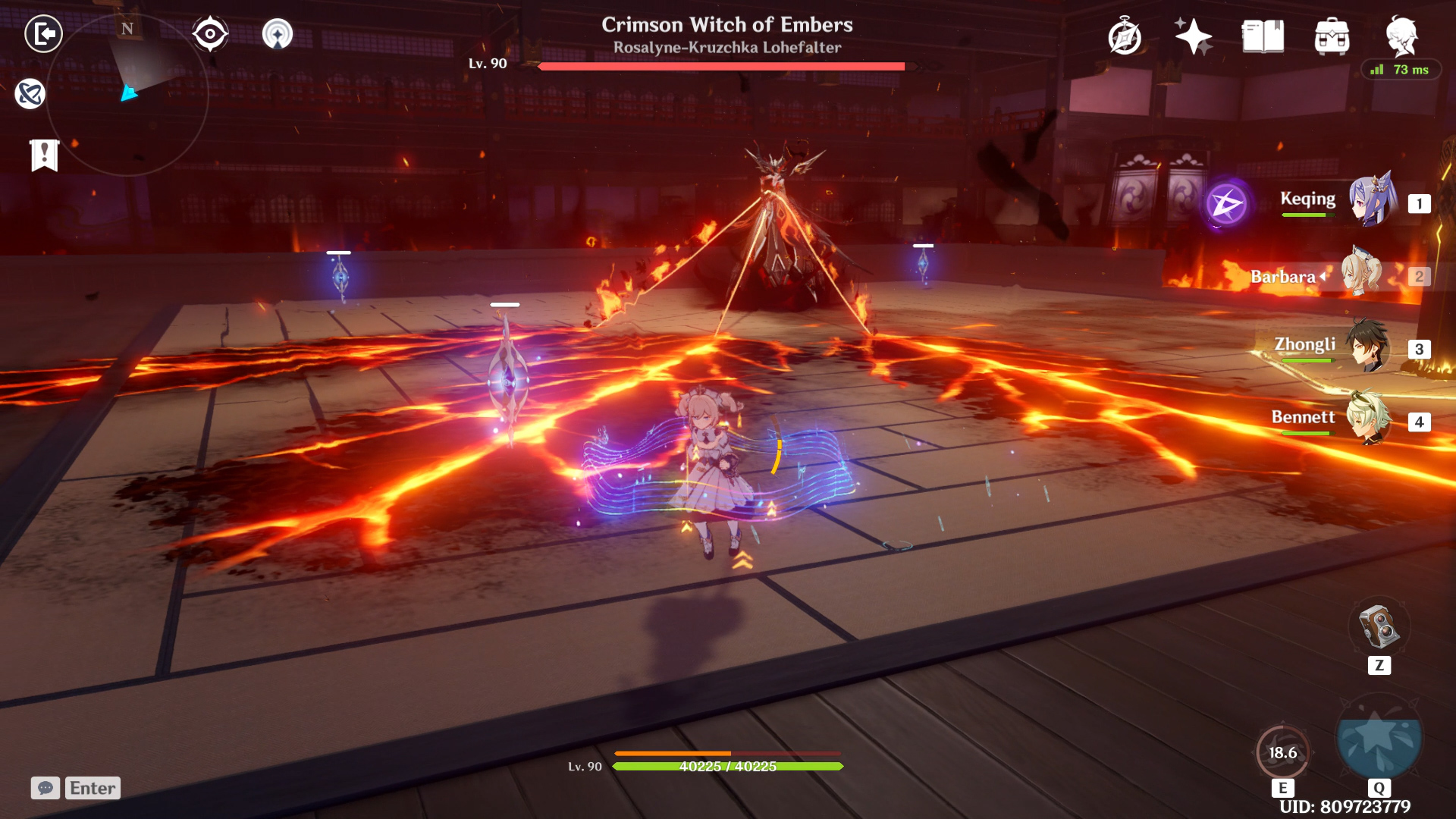Click the chat input field
1456x819 pixels.
[91, 789]
